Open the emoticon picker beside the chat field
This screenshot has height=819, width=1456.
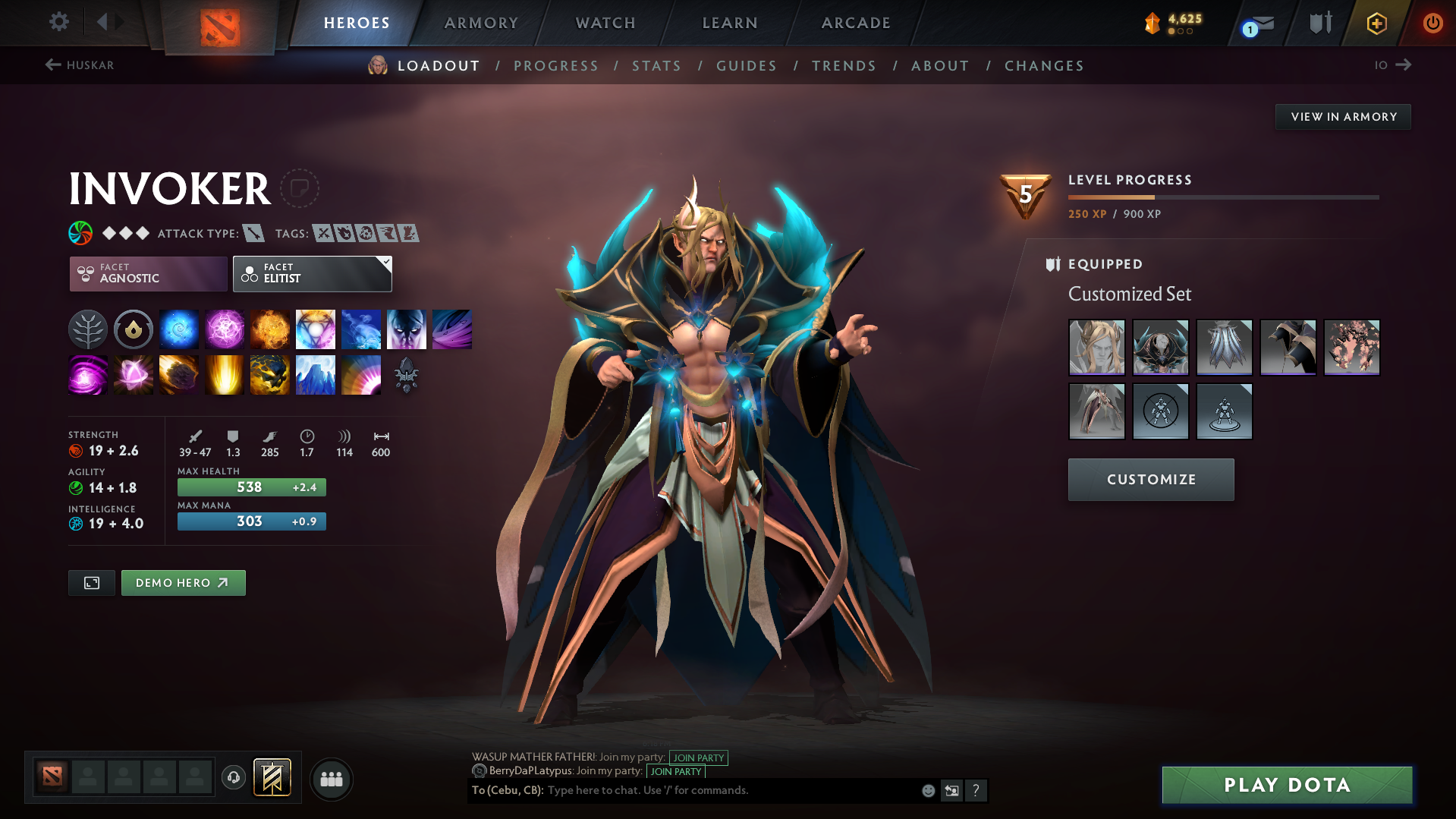(927, 790)
